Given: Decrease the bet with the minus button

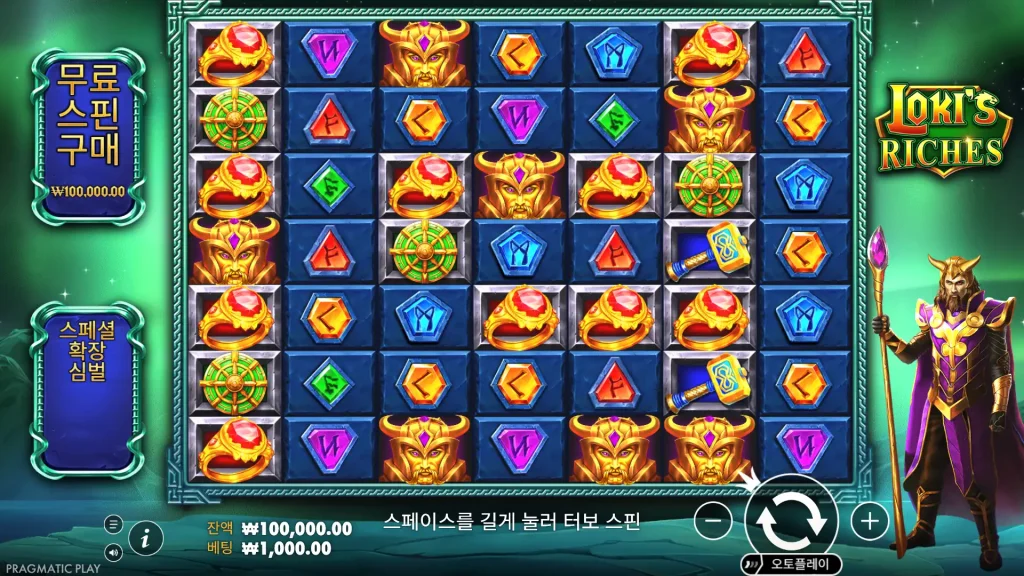Looking at the screenshot, I should coord(712,520).
